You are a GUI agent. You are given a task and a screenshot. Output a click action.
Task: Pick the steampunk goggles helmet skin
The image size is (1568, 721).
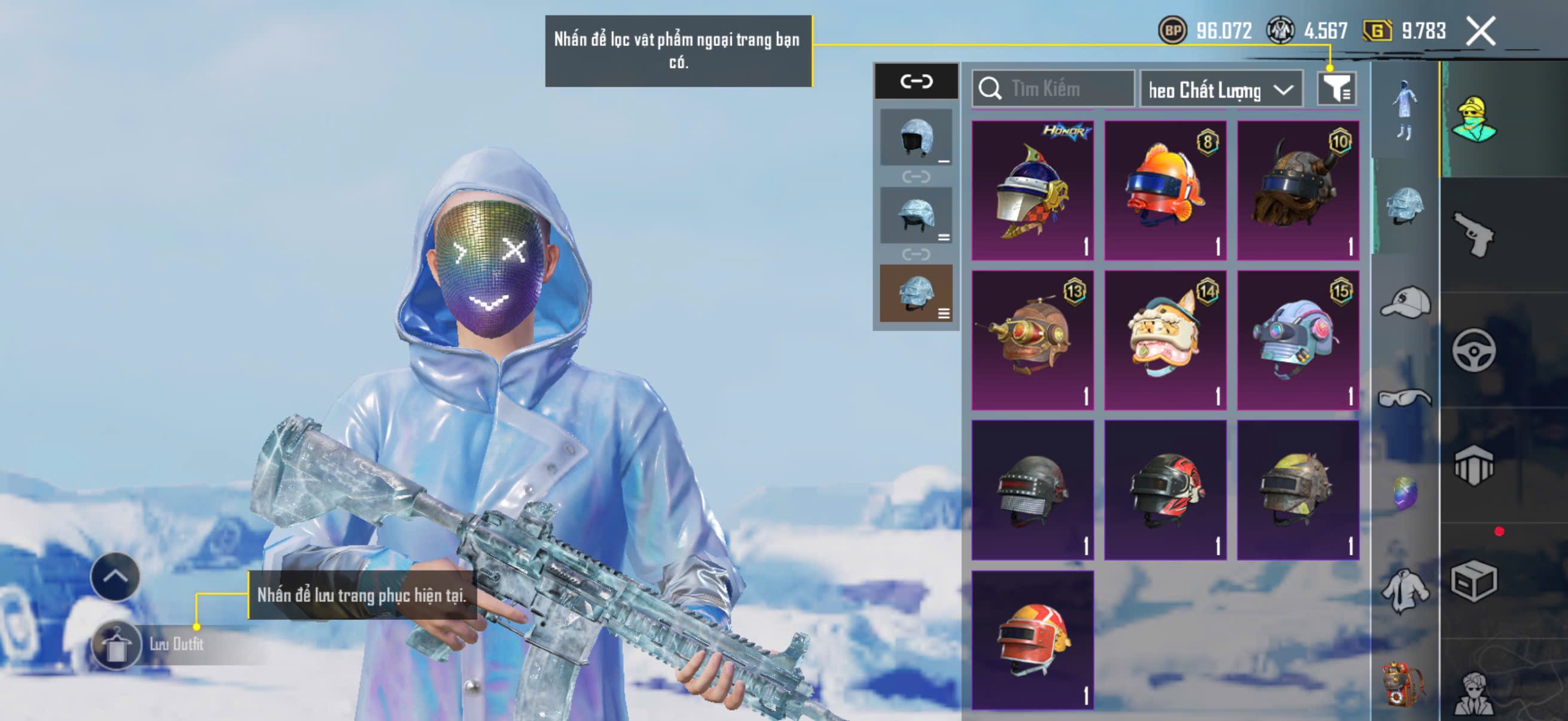point(1032,340)
